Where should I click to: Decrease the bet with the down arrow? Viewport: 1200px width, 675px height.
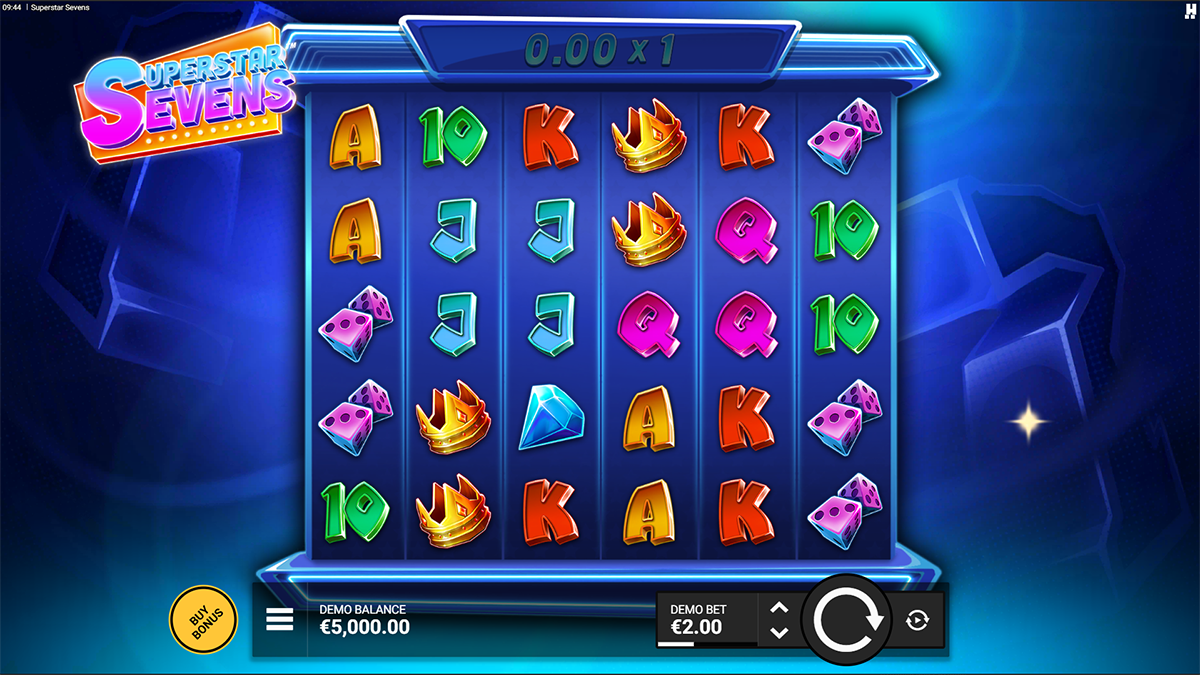point(780,633)
